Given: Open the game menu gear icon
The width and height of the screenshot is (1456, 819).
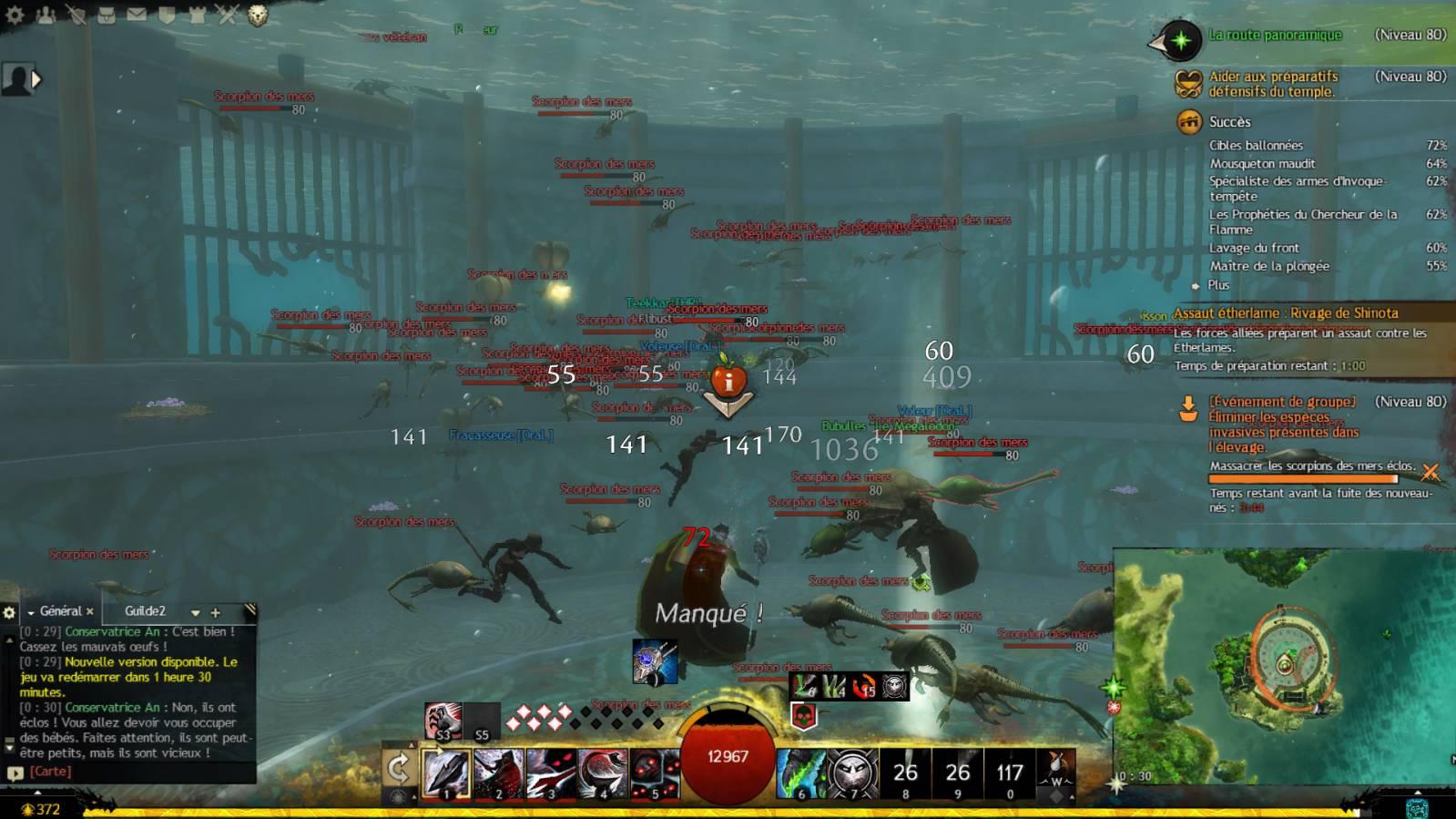Looking at the screenshot, I should (15, 14).
